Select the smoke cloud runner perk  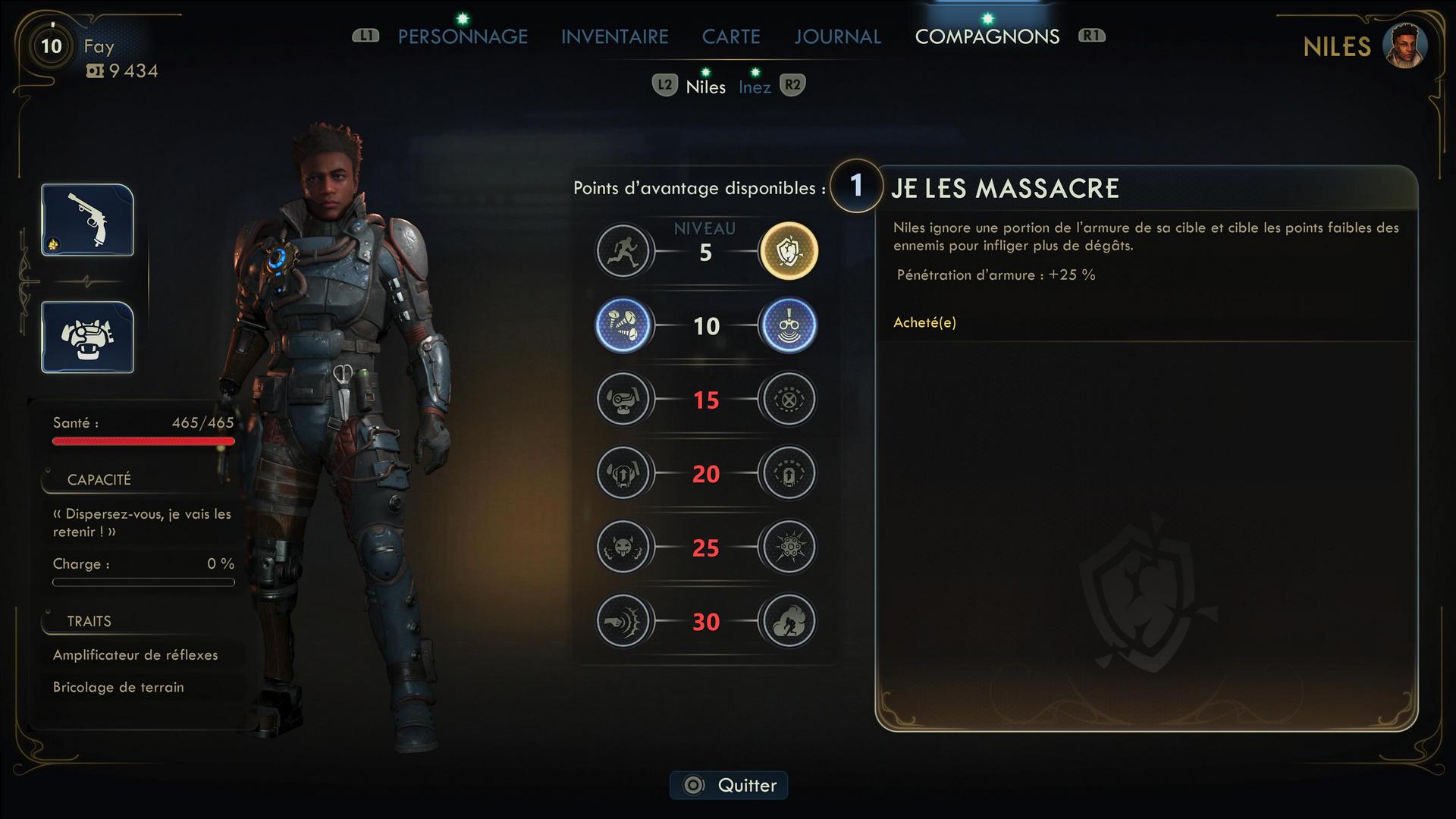point(789,621)
